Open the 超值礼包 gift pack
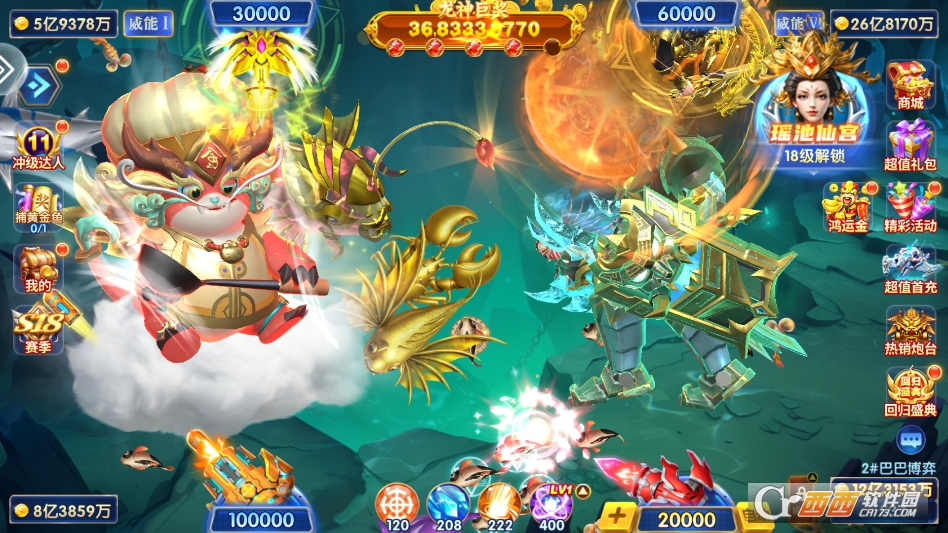This screenshot has height=533, width=948. tap(911, 144)
